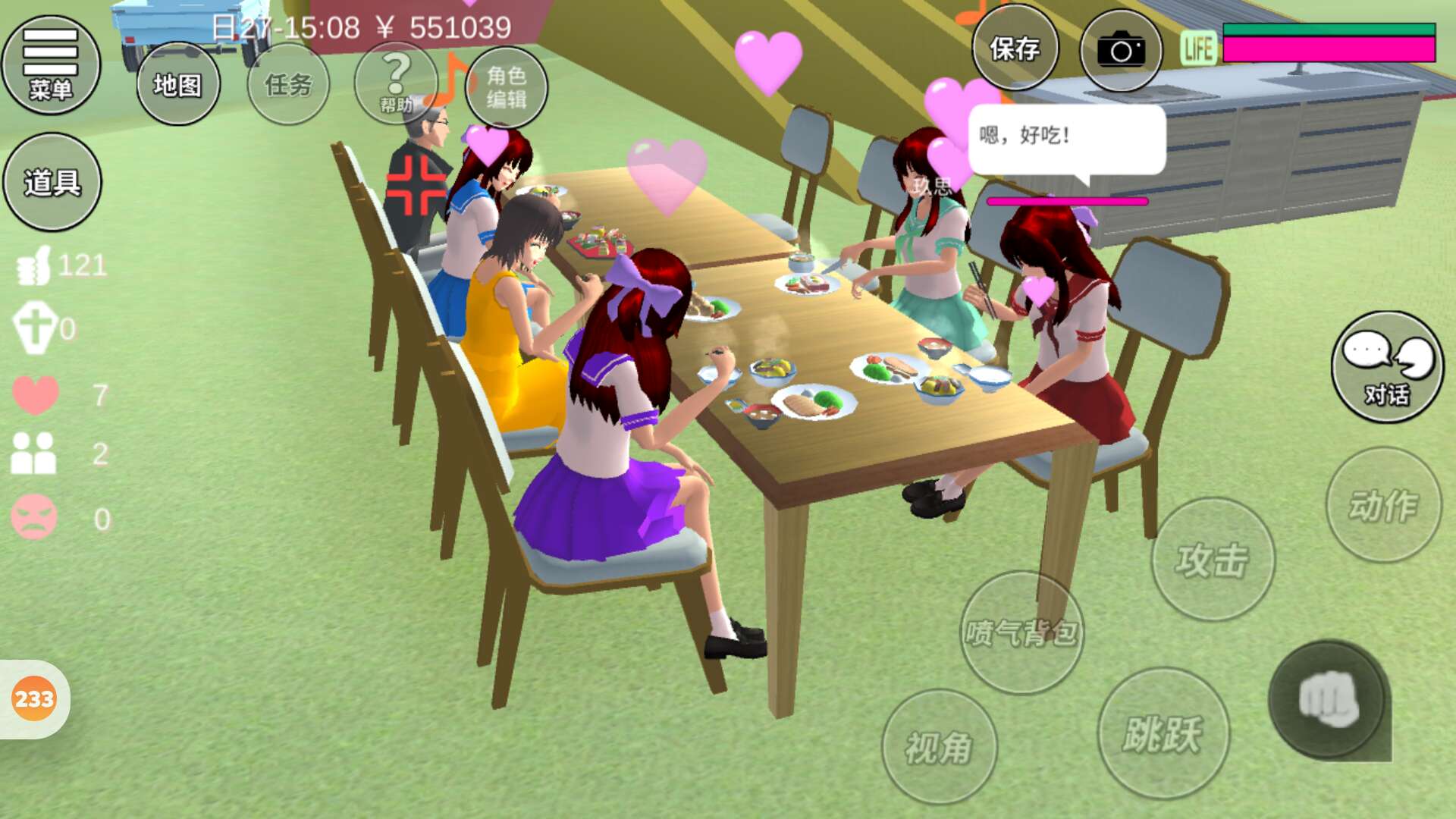Switch camera with 视角 button

(939, 747)
